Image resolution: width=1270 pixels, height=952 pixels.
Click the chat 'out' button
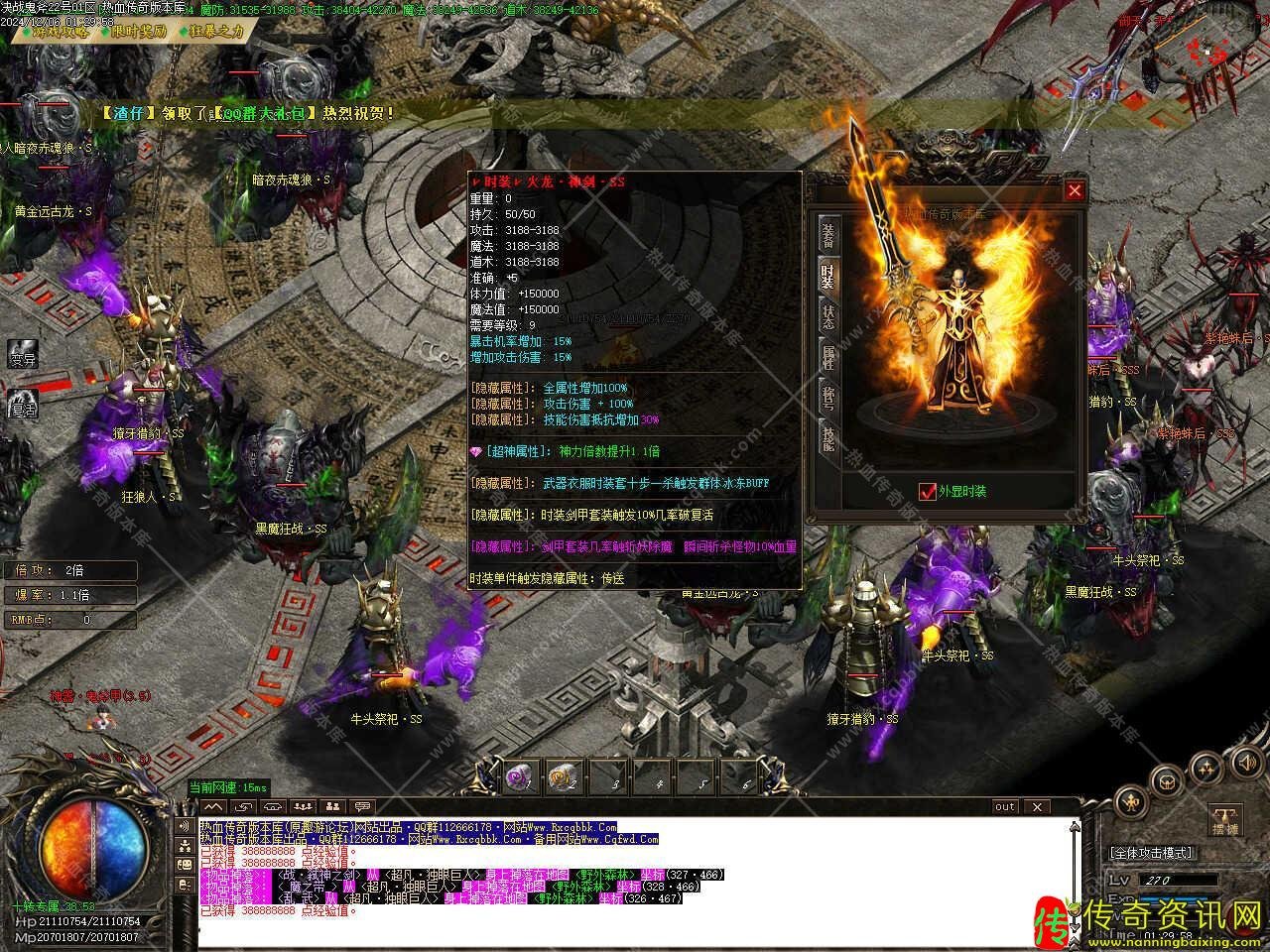coord(1005,806)
